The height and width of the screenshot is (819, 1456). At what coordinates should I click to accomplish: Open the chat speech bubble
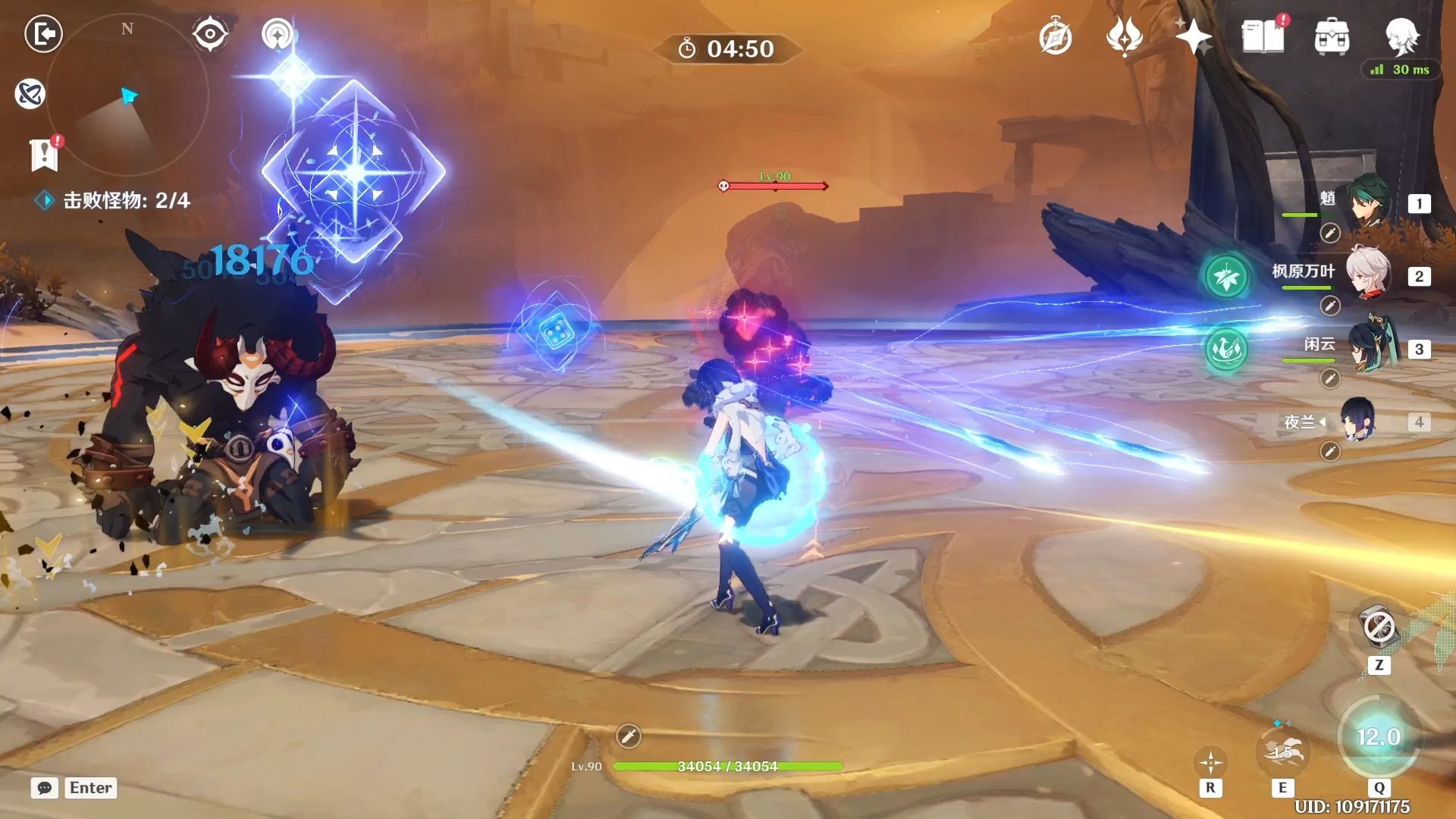tap(45, 788)
